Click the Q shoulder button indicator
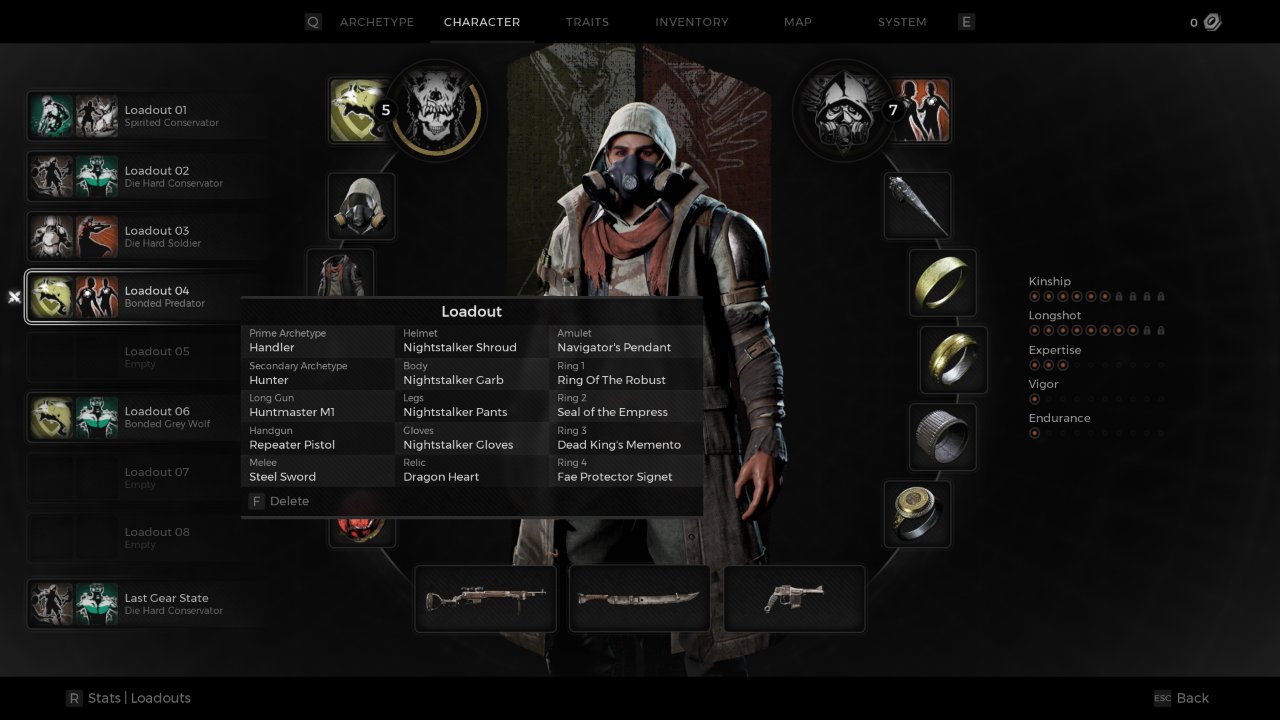The width and height of the screenshot is (1280, 720). pos(312,21)
